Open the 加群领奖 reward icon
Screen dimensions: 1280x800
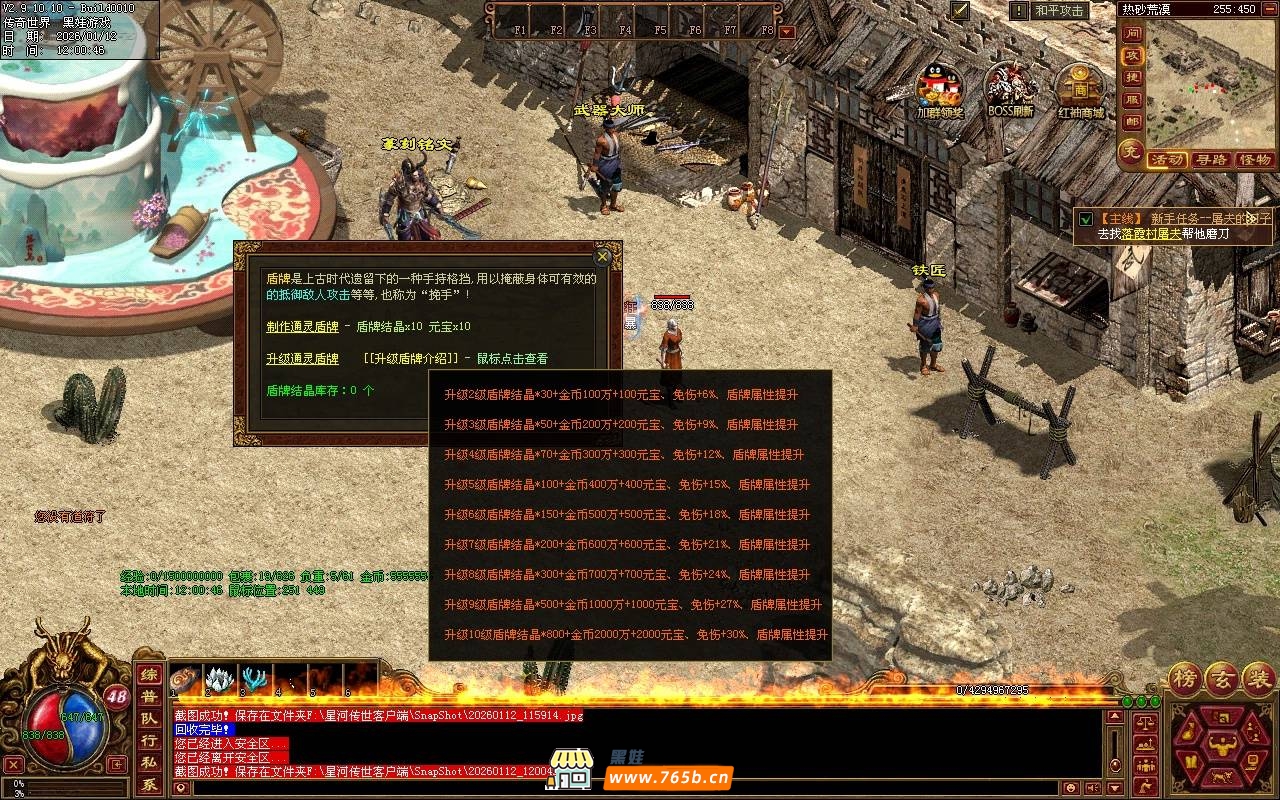tap(939, 86)
